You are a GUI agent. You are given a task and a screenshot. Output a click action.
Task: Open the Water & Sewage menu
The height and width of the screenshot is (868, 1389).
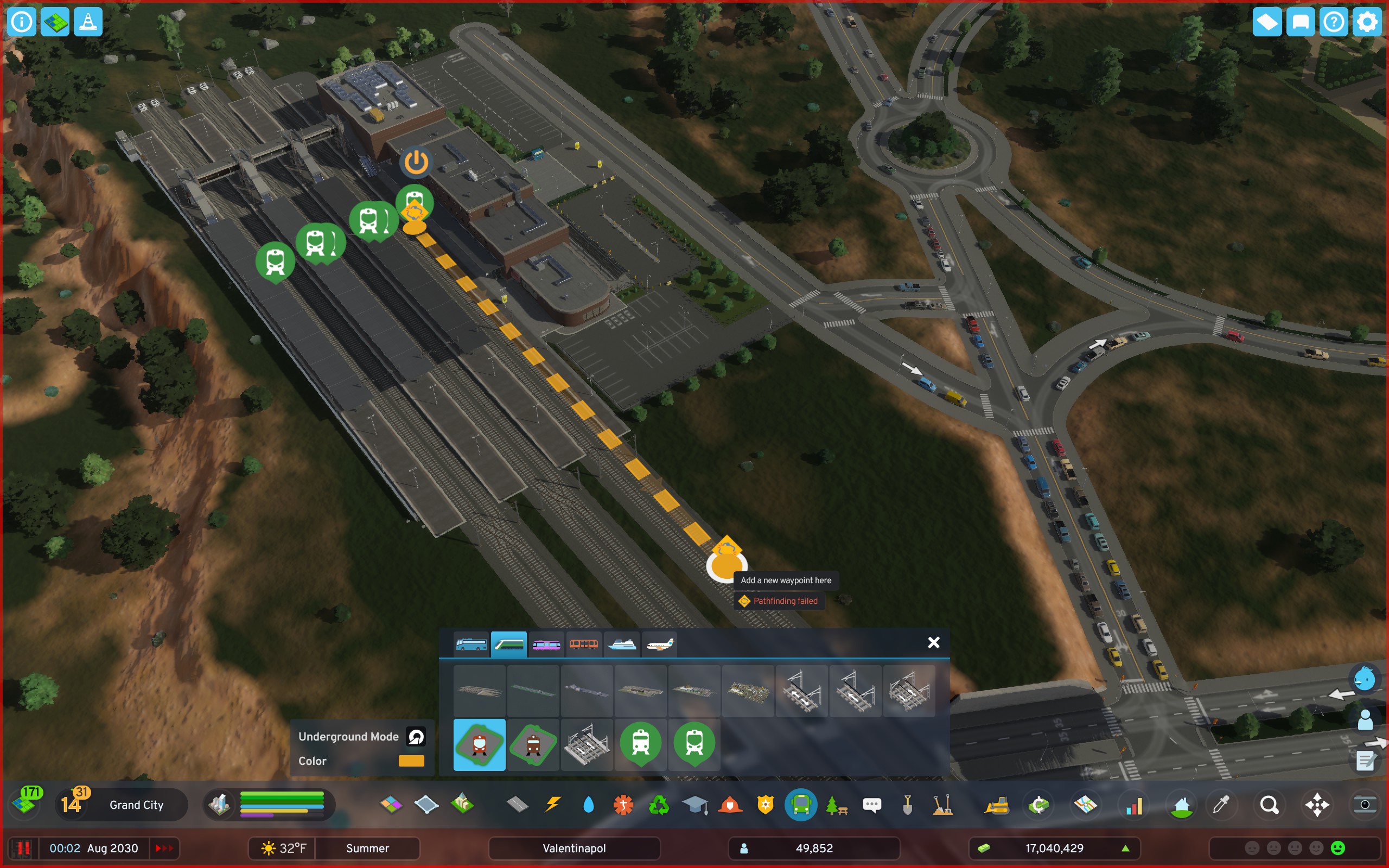[x=588, y=805]
